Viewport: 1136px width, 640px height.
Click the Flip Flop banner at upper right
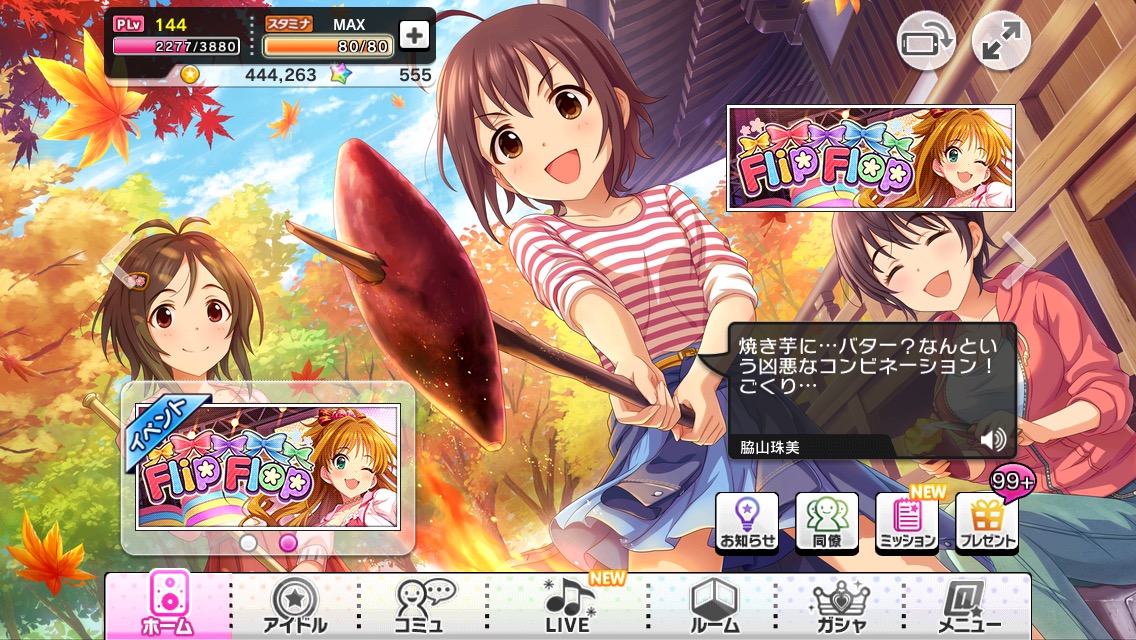click(x=870, y=158)
